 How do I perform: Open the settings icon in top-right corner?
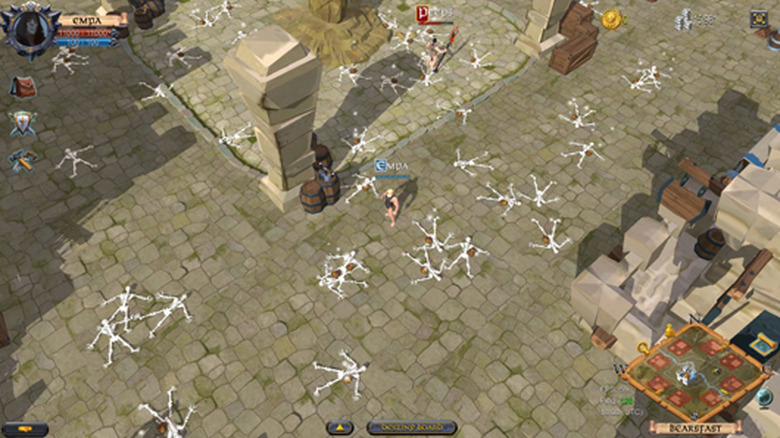759,18
